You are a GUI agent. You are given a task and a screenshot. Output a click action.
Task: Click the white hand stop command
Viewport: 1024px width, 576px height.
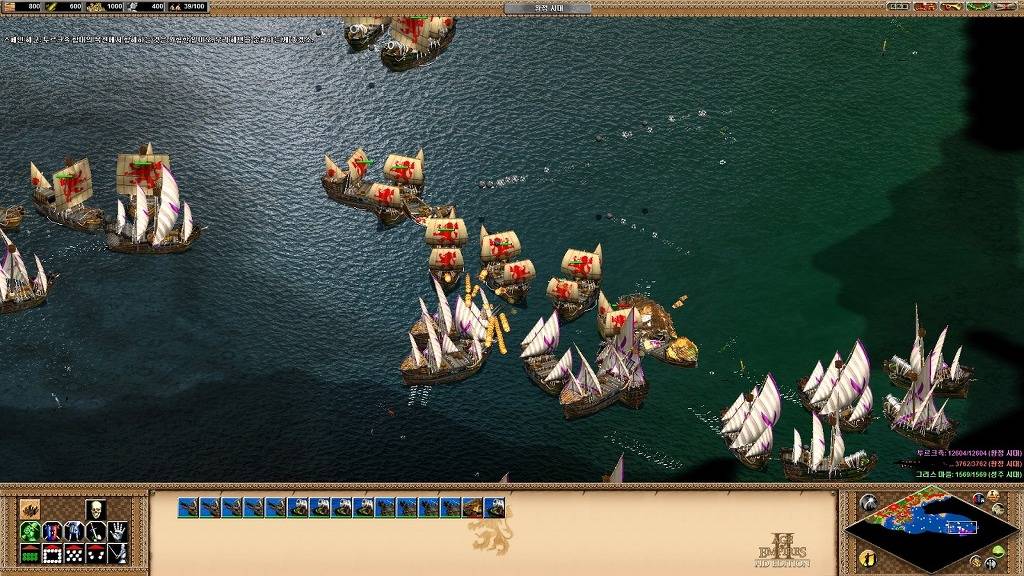(x=118, y=531)
